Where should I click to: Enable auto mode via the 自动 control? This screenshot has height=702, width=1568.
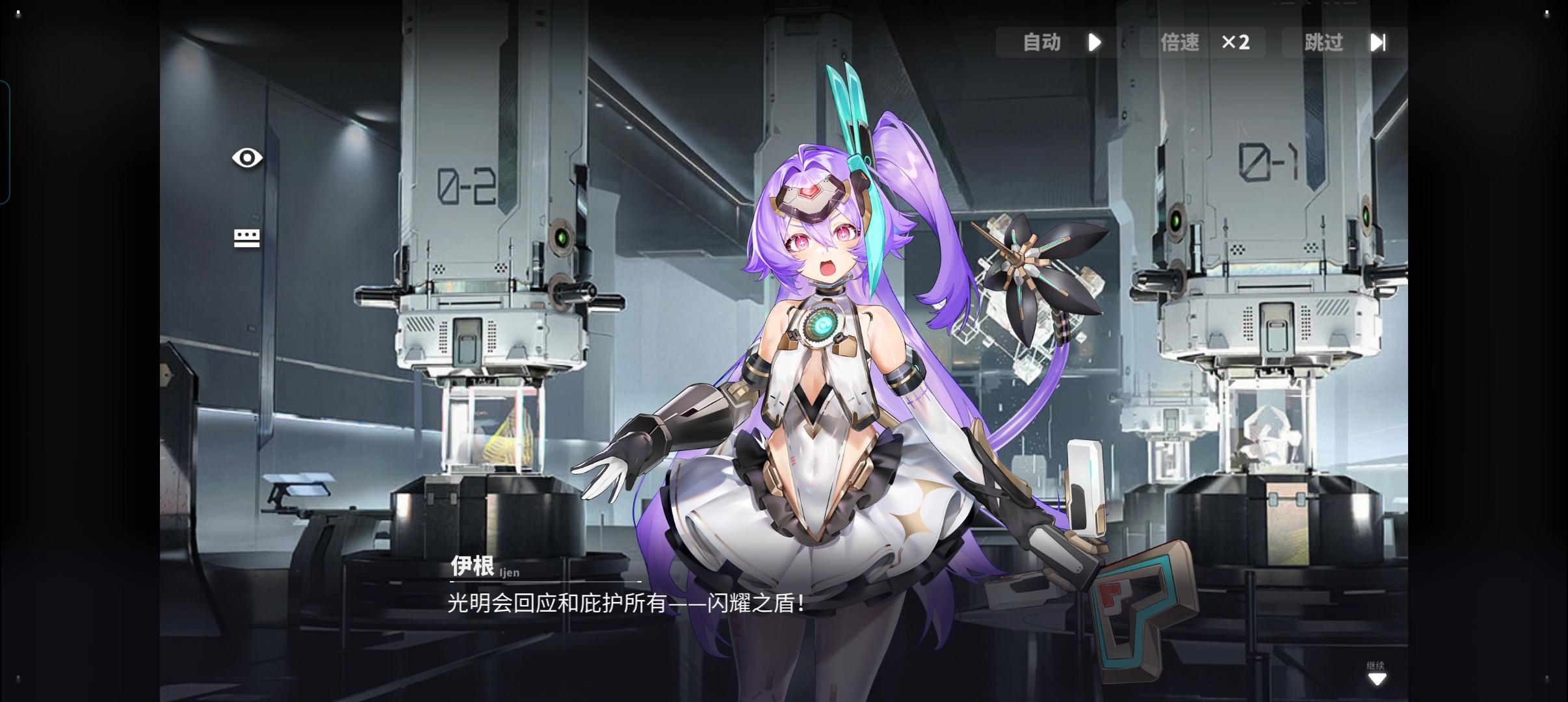1041,42
